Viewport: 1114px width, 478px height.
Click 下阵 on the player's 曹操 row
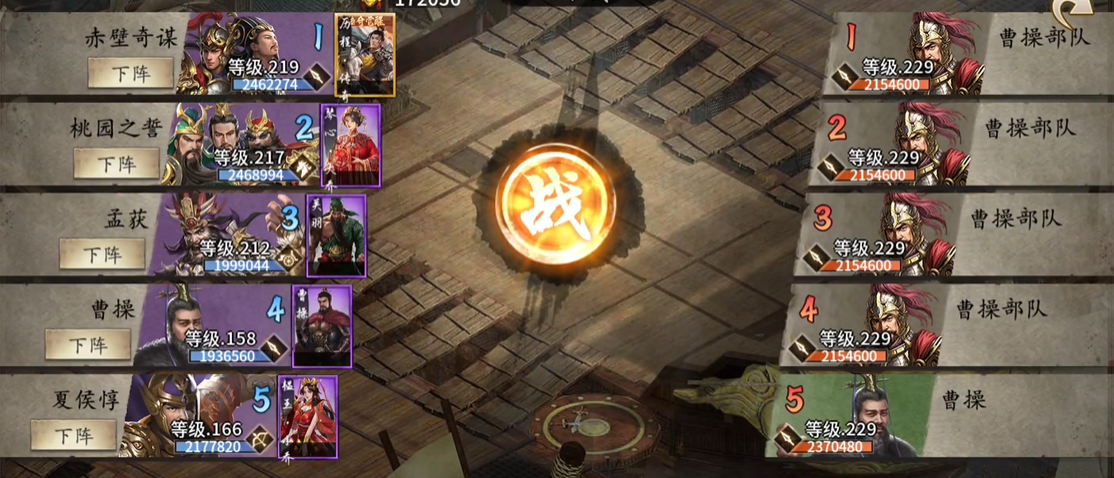(88, 344)
